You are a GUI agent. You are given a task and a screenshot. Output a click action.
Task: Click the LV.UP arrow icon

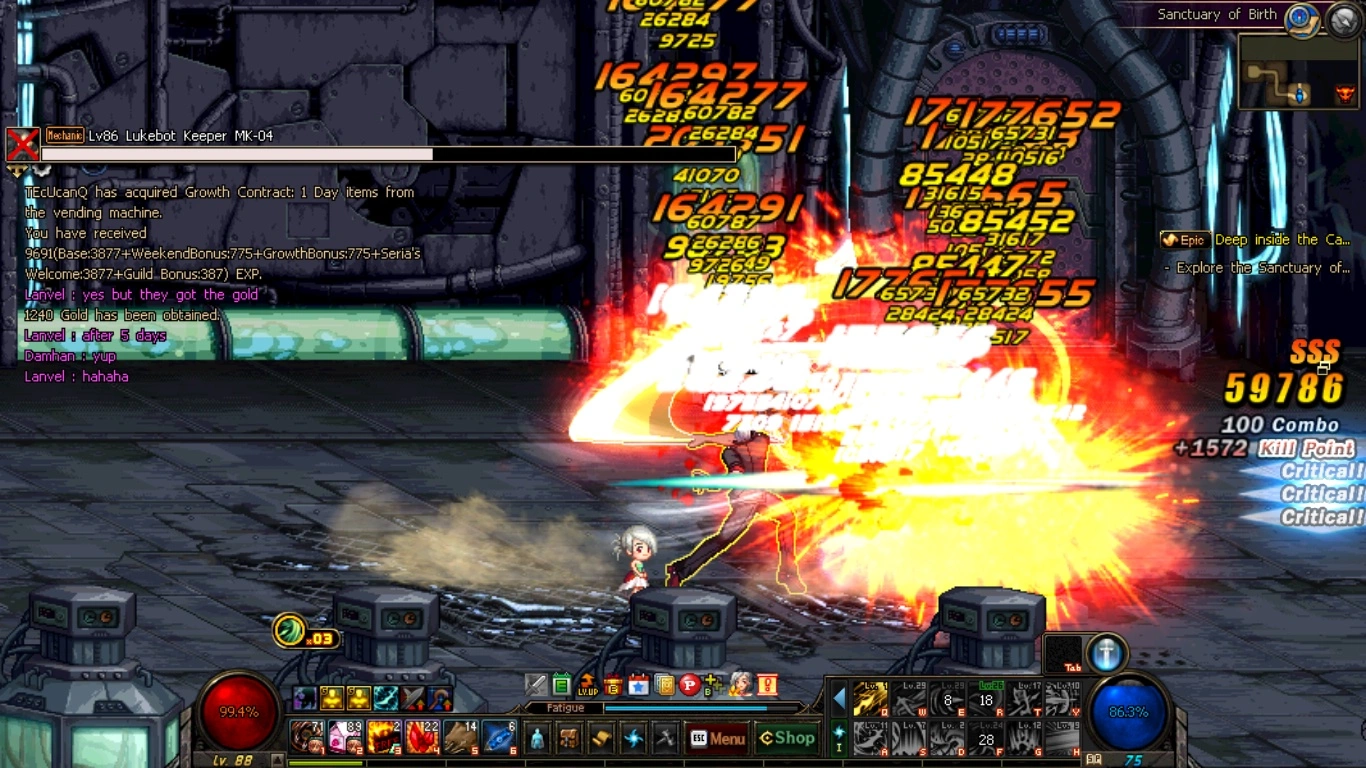pos(587,685)
